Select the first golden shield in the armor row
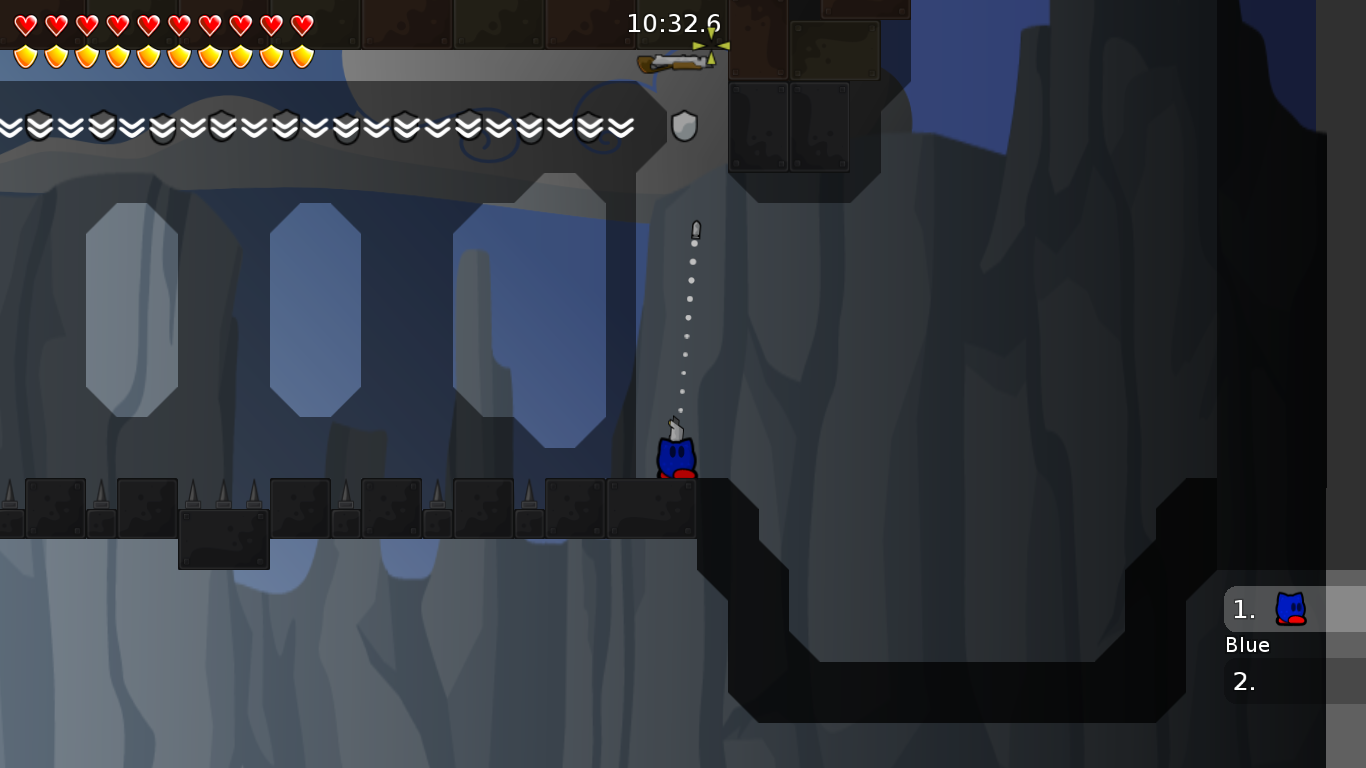 coord(24,55)
